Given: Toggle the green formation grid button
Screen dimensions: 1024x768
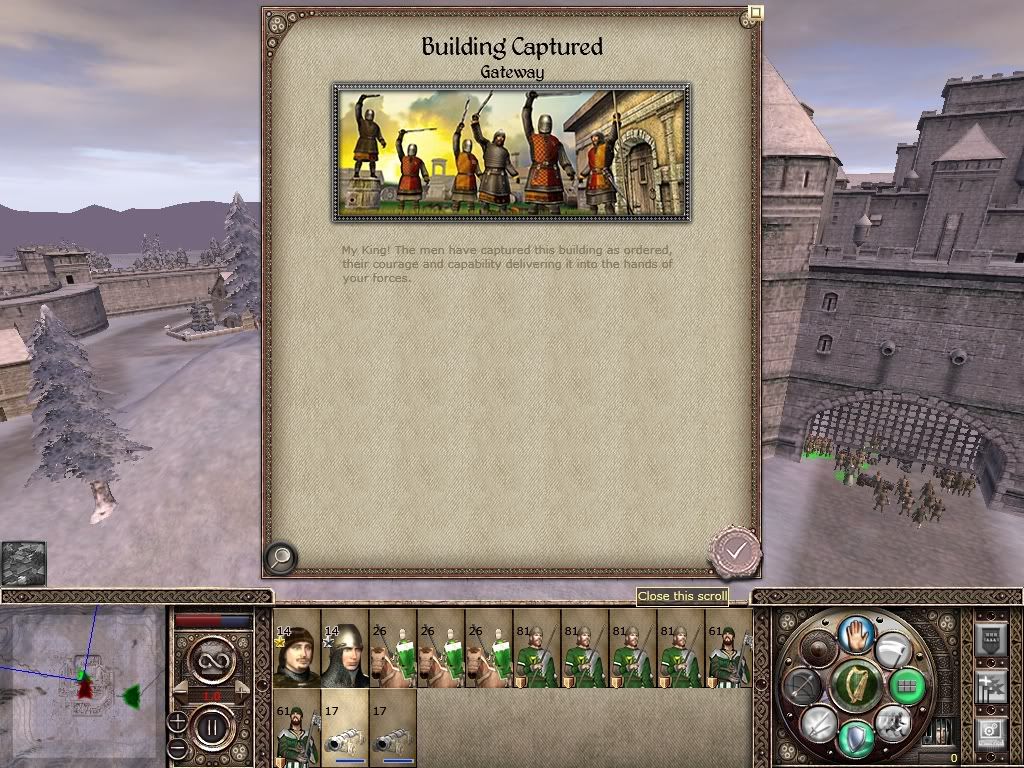Looking at the screenshot, I should tap(908, 687).
